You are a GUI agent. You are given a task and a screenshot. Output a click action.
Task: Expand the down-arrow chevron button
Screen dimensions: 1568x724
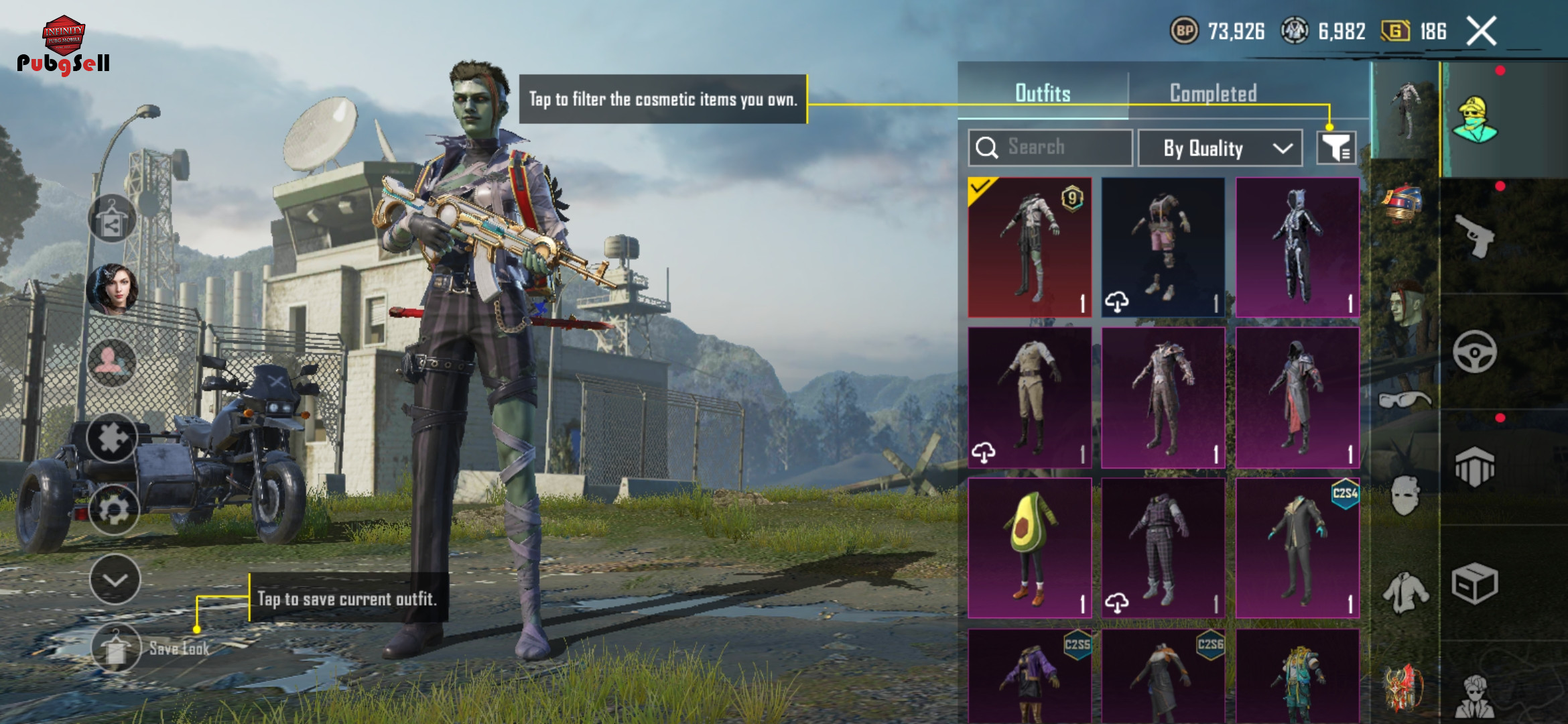(x=115, y=580)
